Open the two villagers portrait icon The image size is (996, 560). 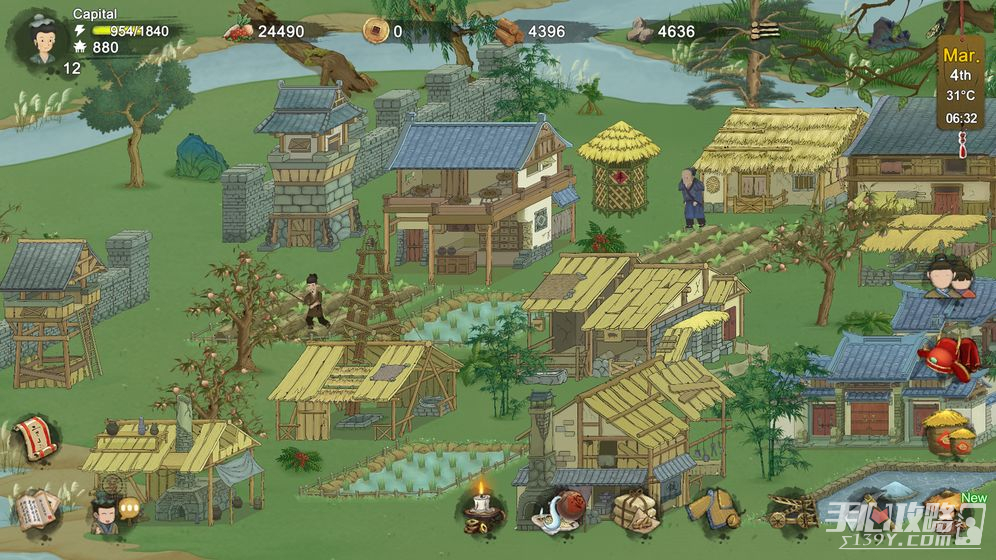[x=949, y=277]
